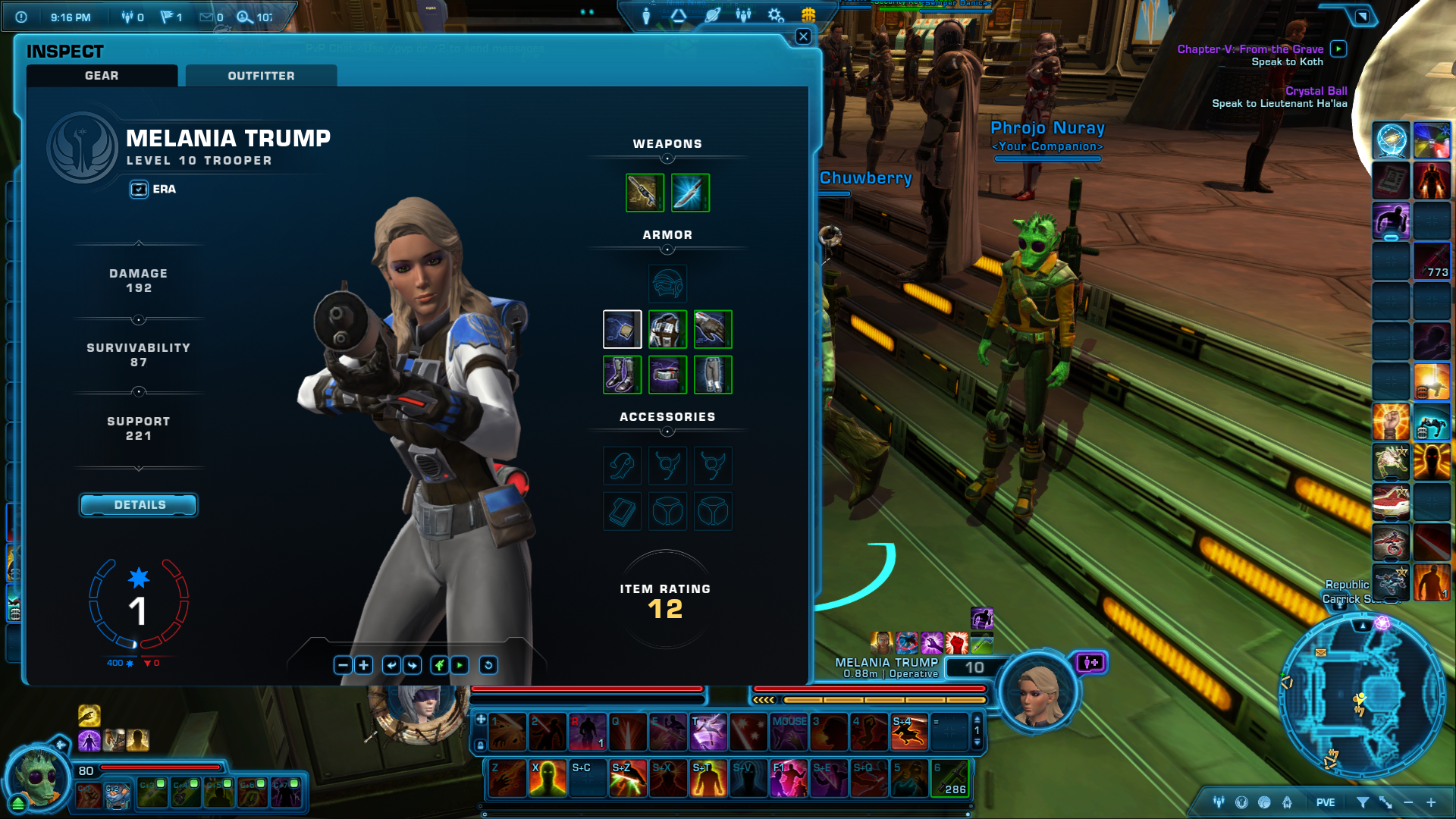Screen dimensions: 1456x819
Task: Click Melania Trump target portrait
Action: 1037,692
